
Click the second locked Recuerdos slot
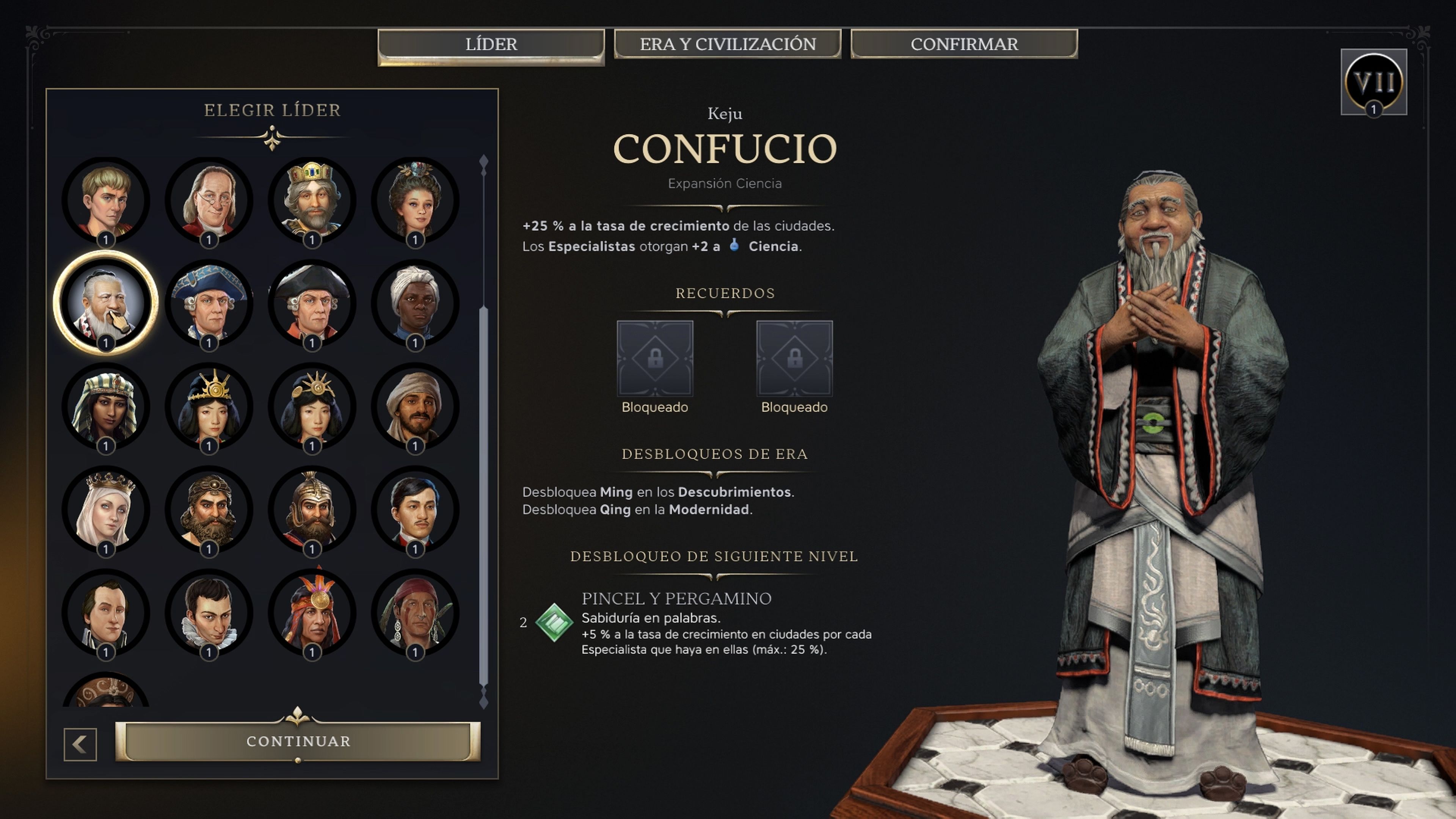tap(794, 359)
